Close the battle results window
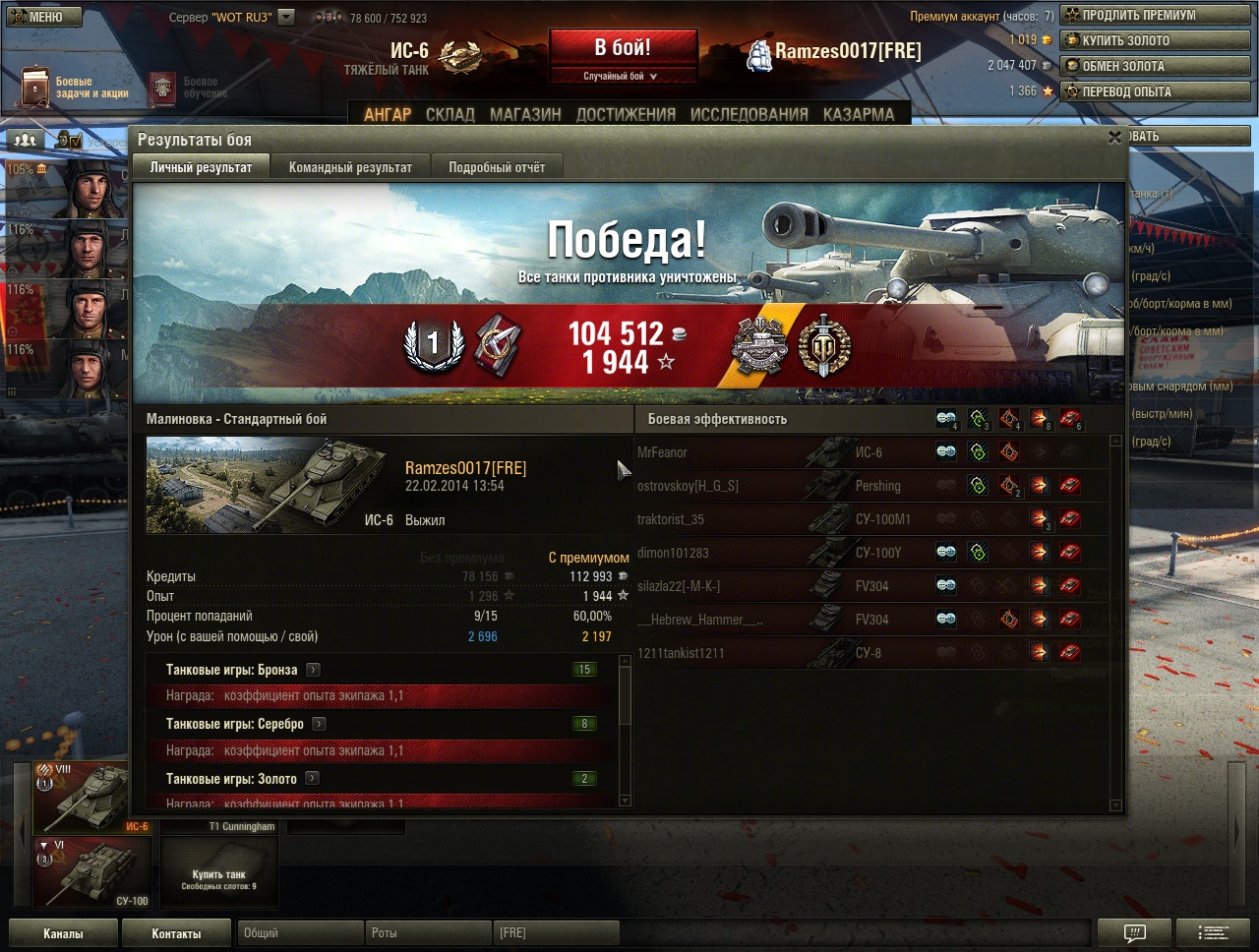1259x952 pixels. (1114, 138)
